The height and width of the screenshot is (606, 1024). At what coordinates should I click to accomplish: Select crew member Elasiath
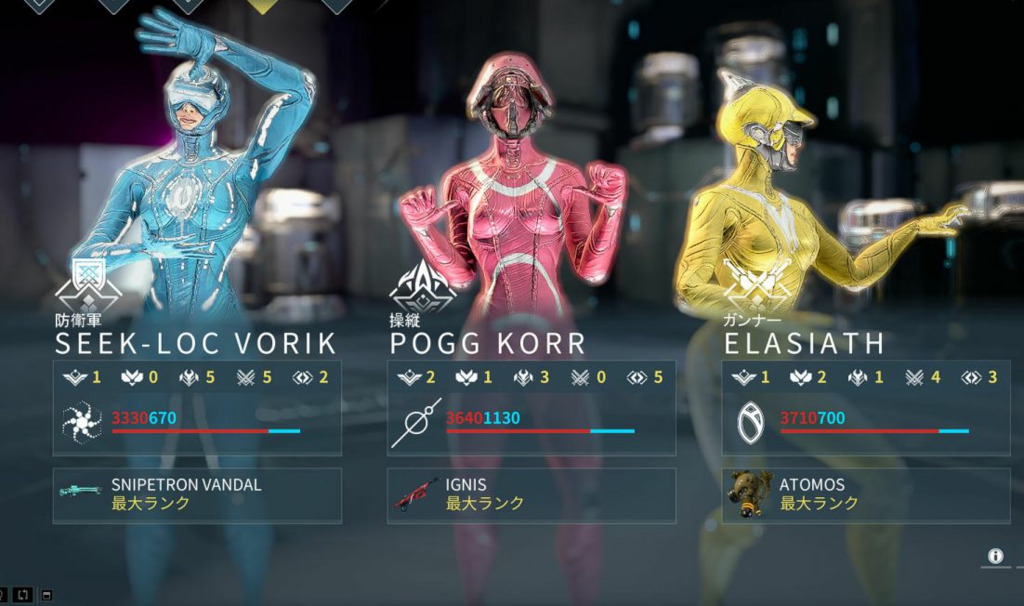[804, 343]
